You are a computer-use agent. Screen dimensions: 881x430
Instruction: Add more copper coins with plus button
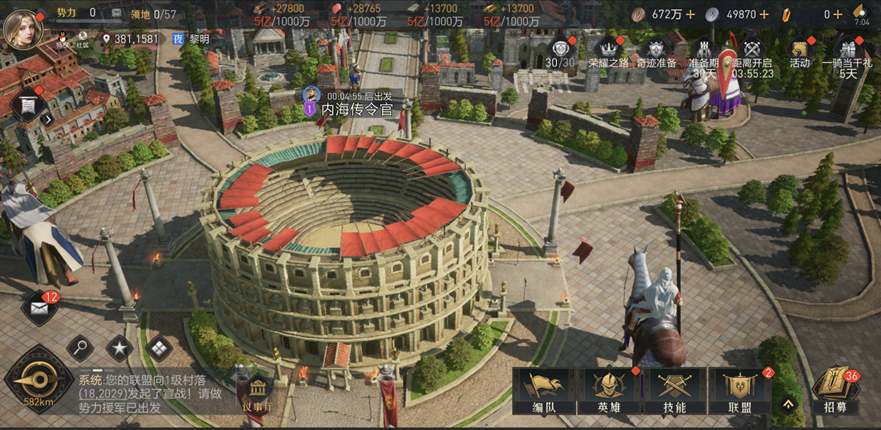pos(691,14)
